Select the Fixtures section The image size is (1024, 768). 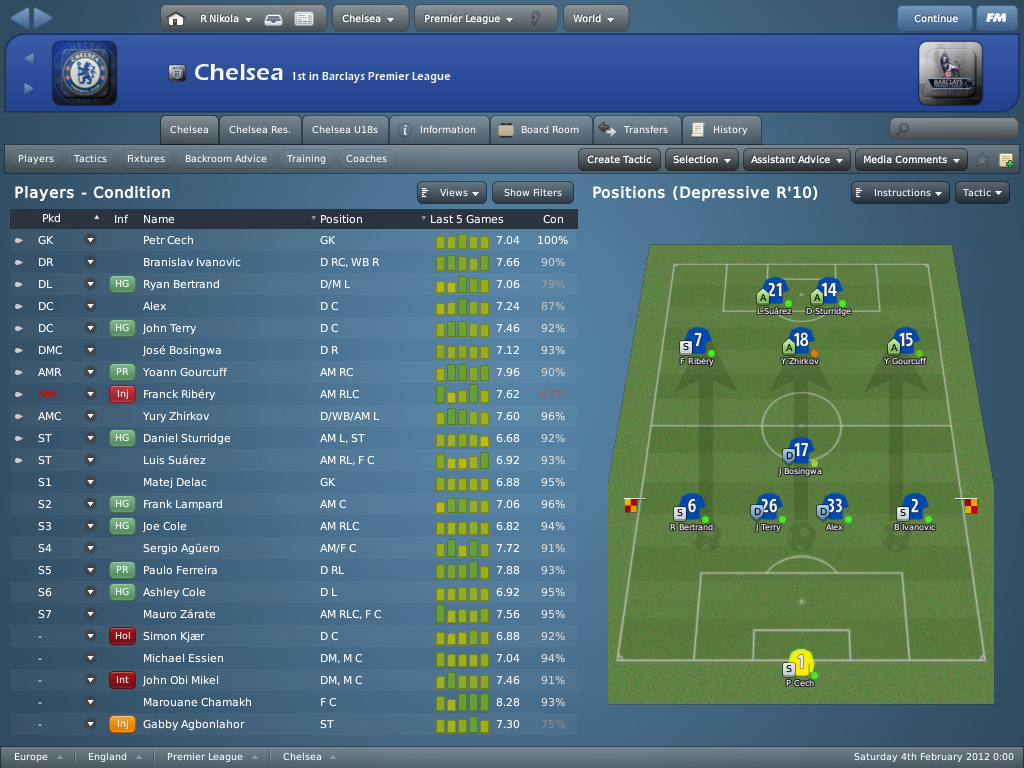pyautogui.click(x=146, y=159)
